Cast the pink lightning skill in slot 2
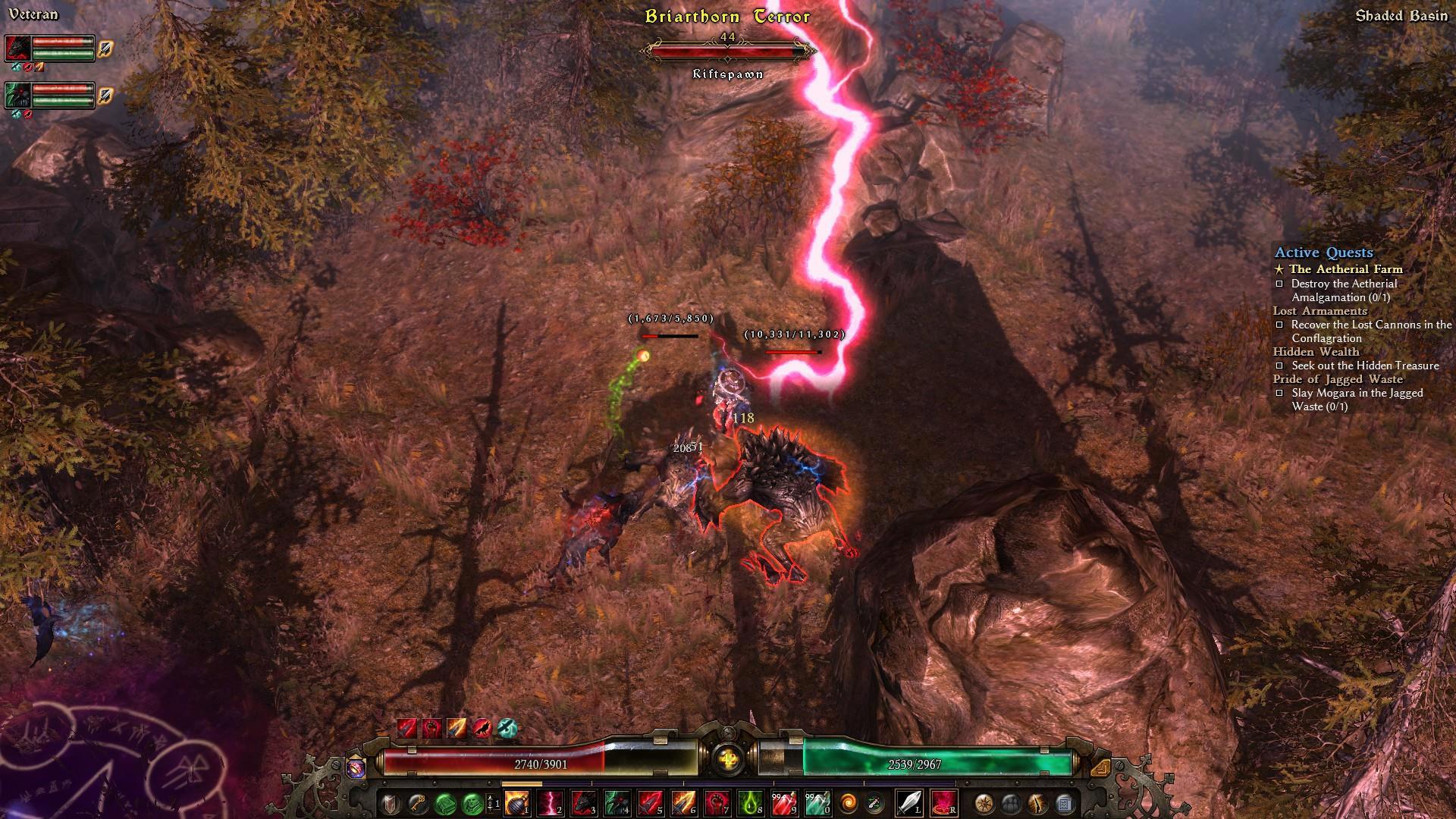The height and width of the screenshot is (819, 1456). [x=551, y=802]
